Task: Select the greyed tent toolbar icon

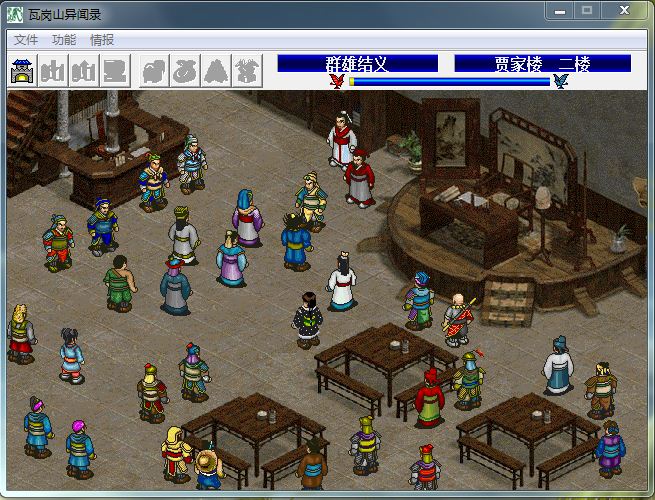Action: (x=215, y=70)
